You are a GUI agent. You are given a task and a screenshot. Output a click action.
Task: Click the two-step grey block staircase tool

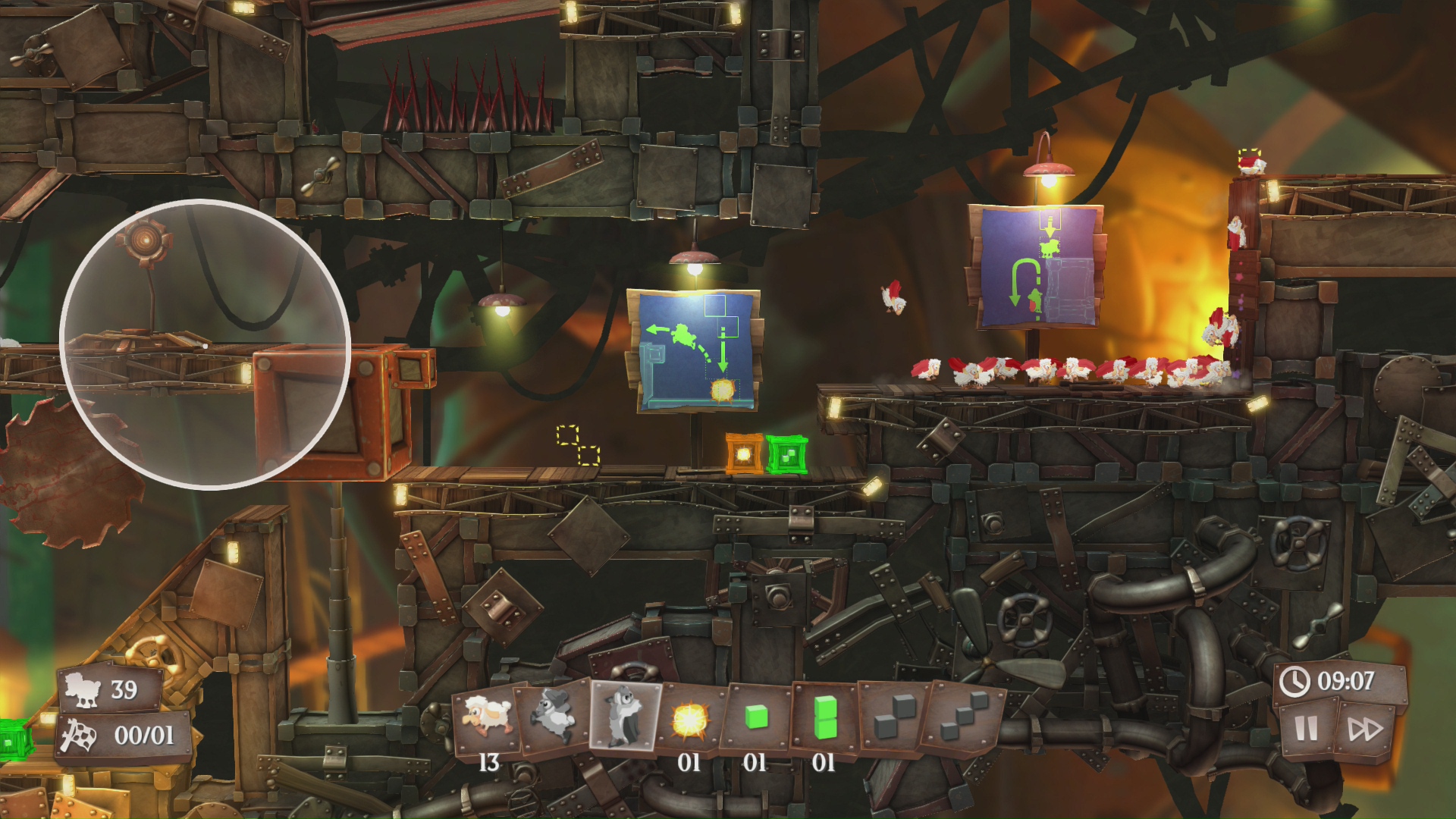pos(892,717)
